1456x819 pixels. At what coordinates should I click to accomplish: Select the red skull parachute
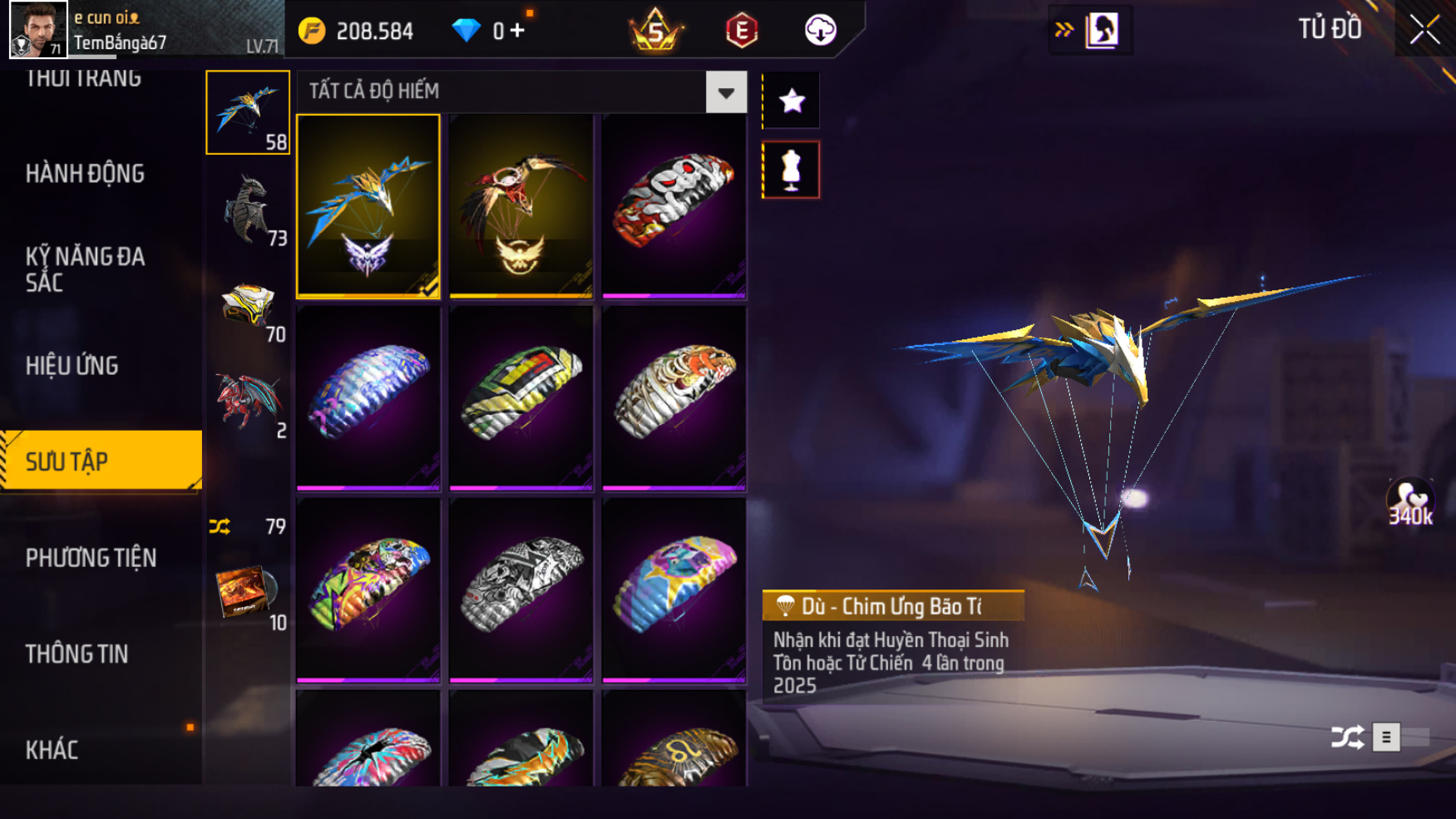tap(674, 205)
